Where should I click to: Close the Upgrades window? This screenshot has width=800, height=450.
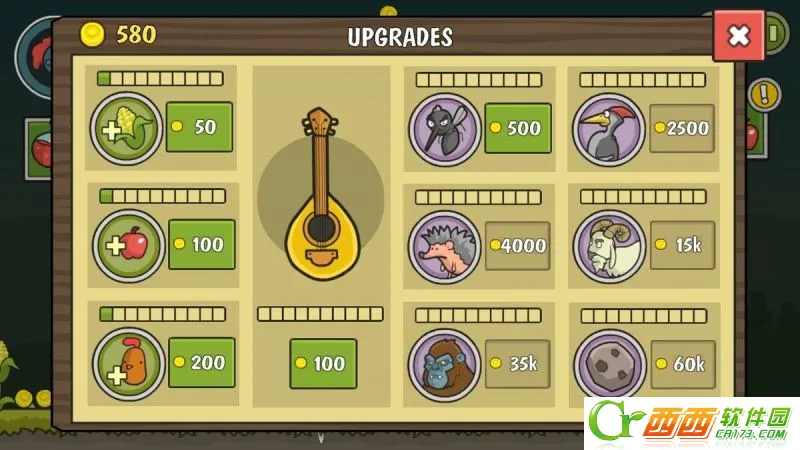click(x=738, y=37)
